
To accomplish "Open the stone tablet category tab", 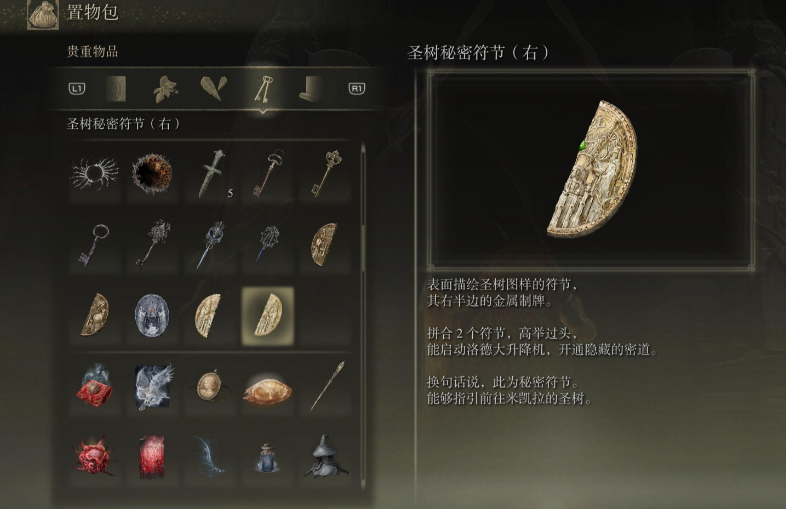I will pos(116,89).
